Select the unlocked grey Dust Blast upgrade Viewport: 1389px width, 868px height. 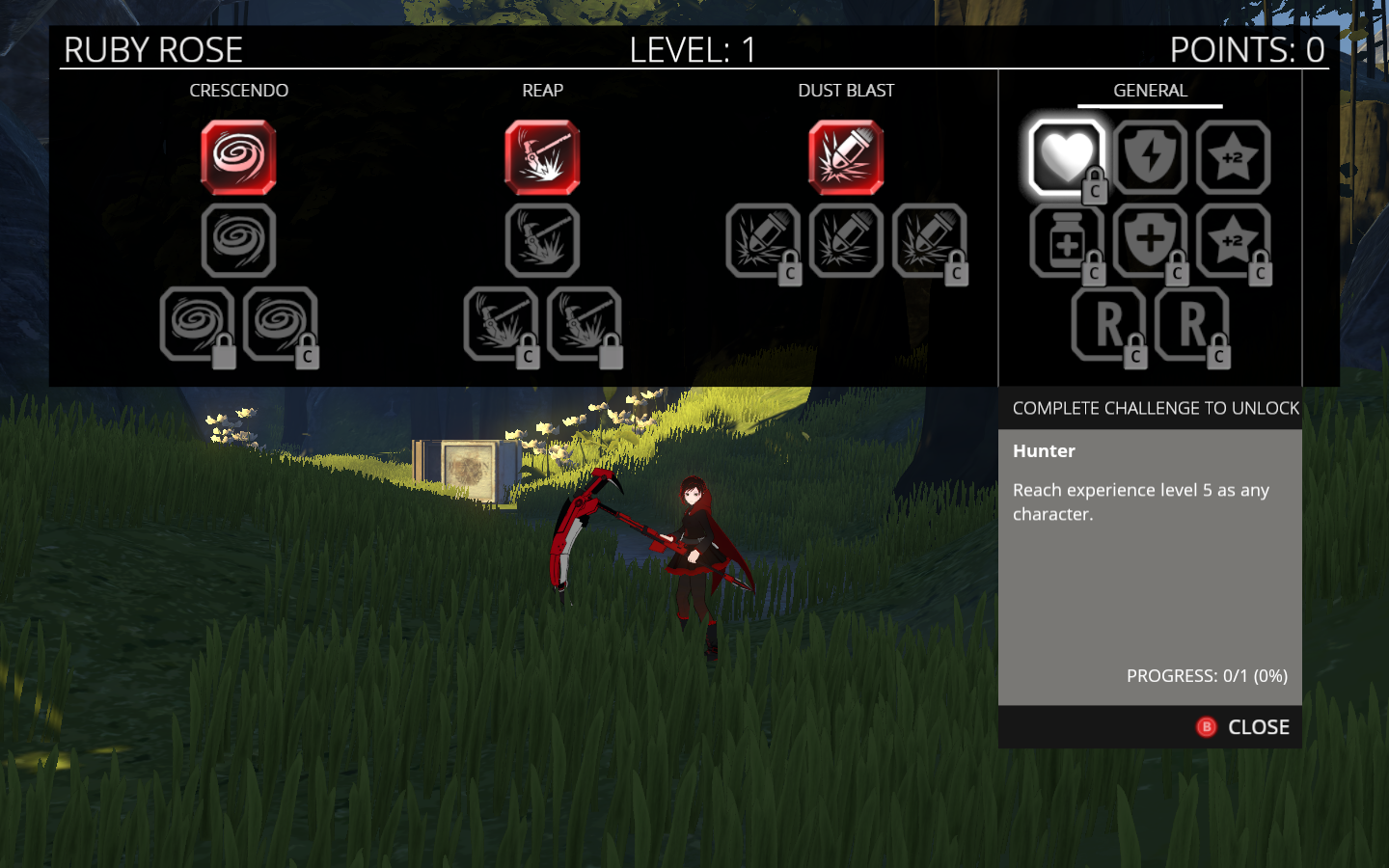tap(846, 241)
